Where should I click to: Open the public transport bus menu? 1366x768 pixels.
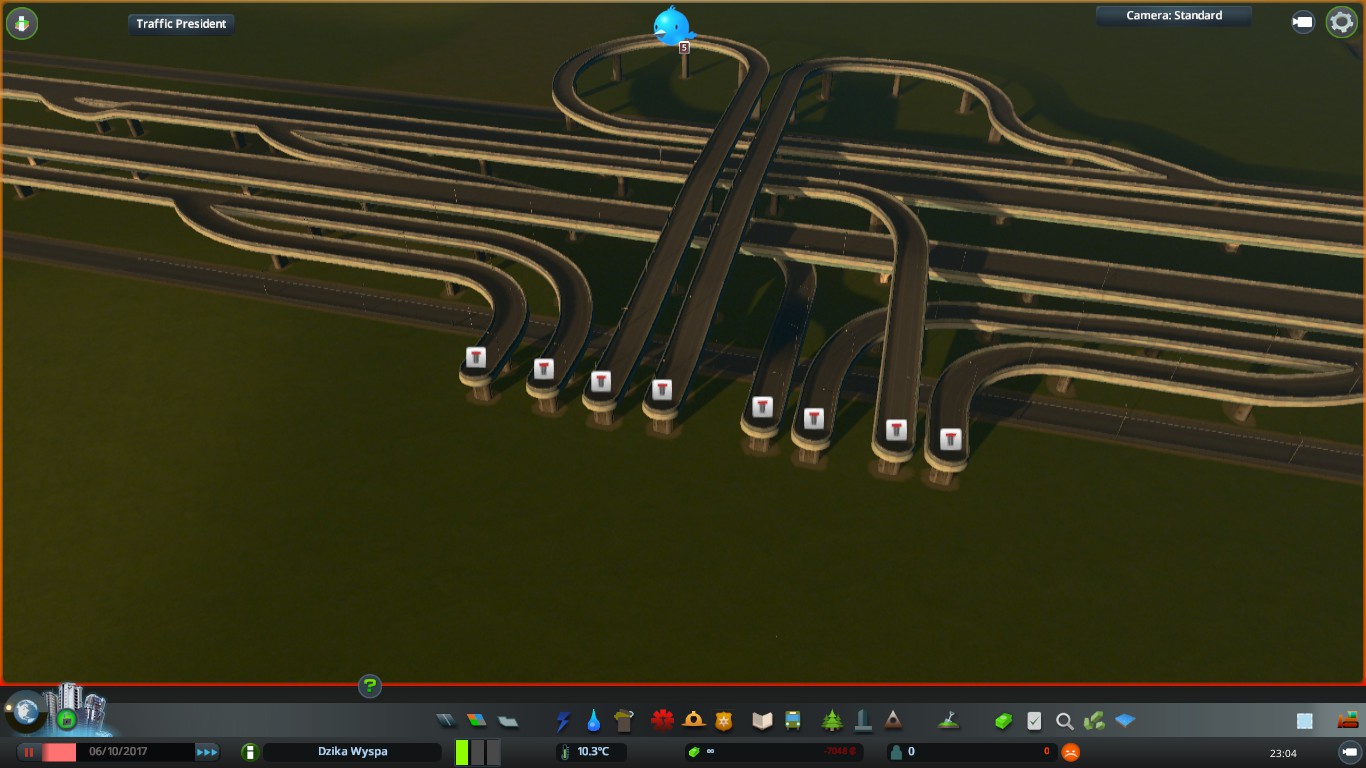pyautogui.click(x=793, y=720)
